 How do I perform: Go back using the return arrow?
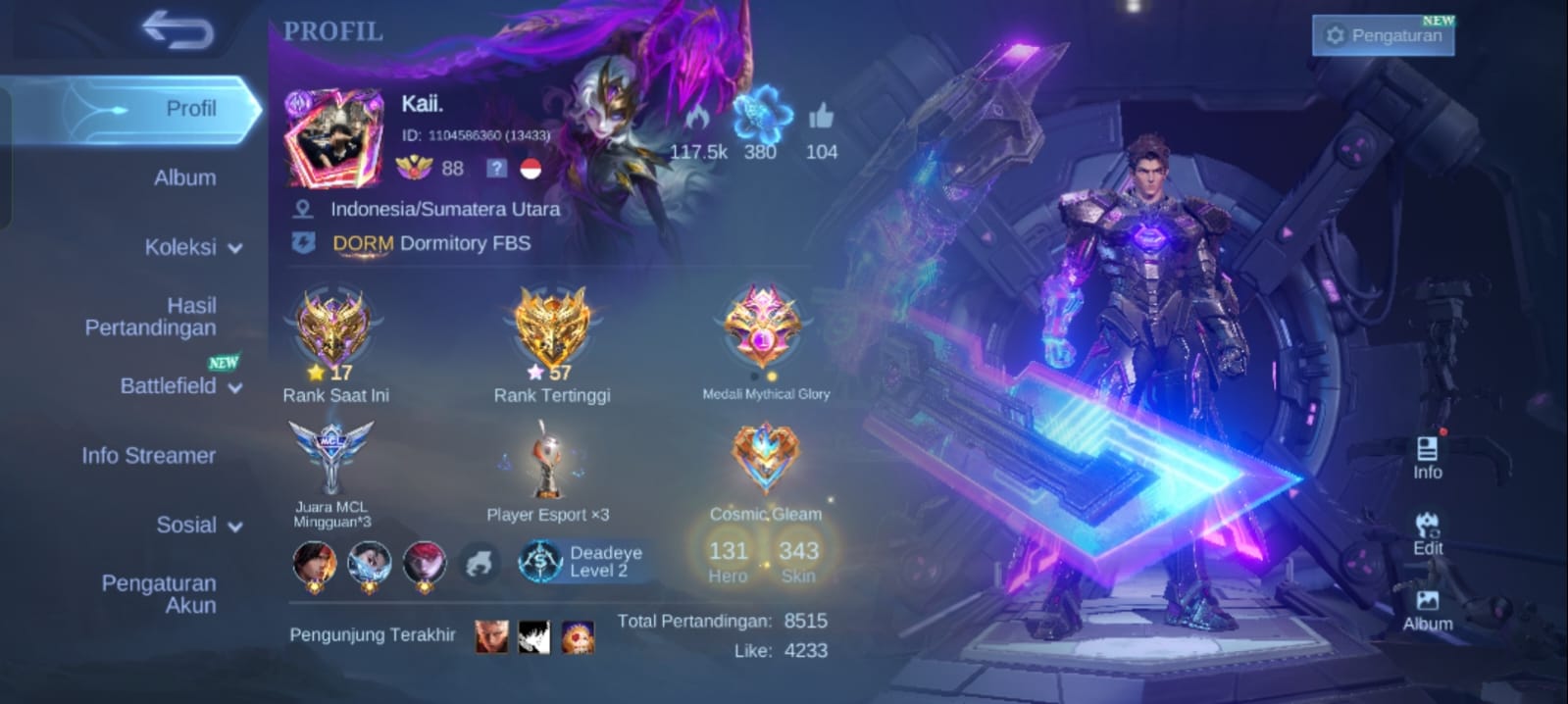[177, 30]
